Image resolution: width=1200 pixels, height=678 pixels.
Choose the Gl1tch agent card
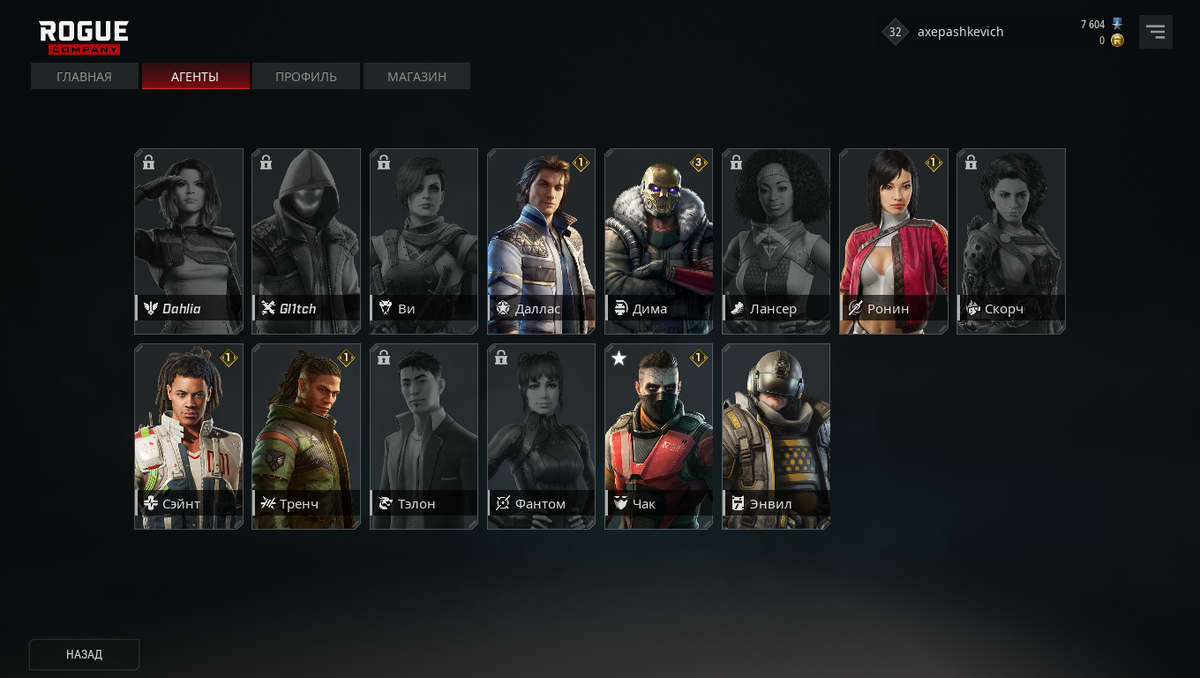[x=306, y=241]
